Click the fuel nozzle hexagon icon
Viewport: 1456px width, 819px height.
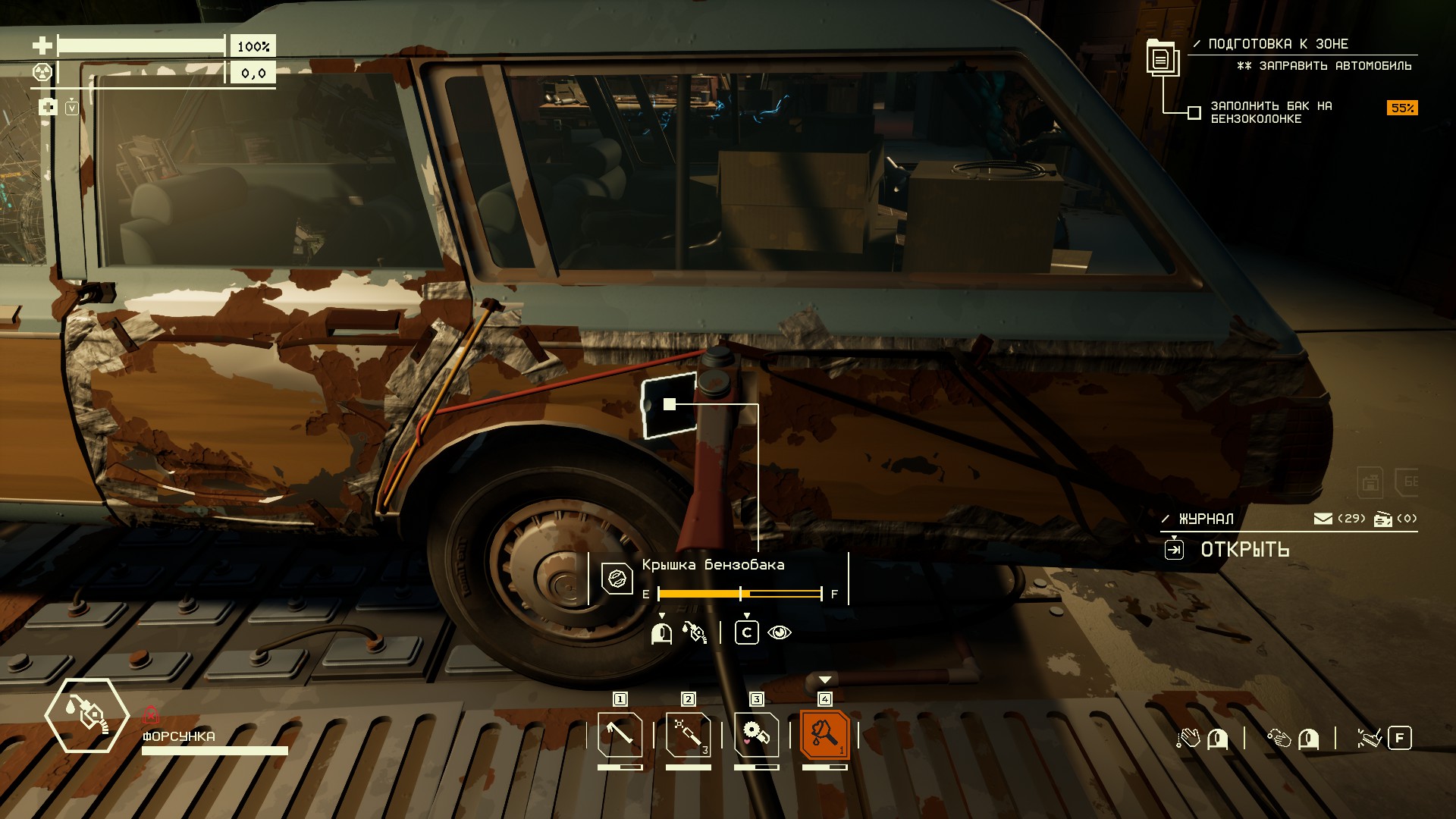tap(87, 715)
